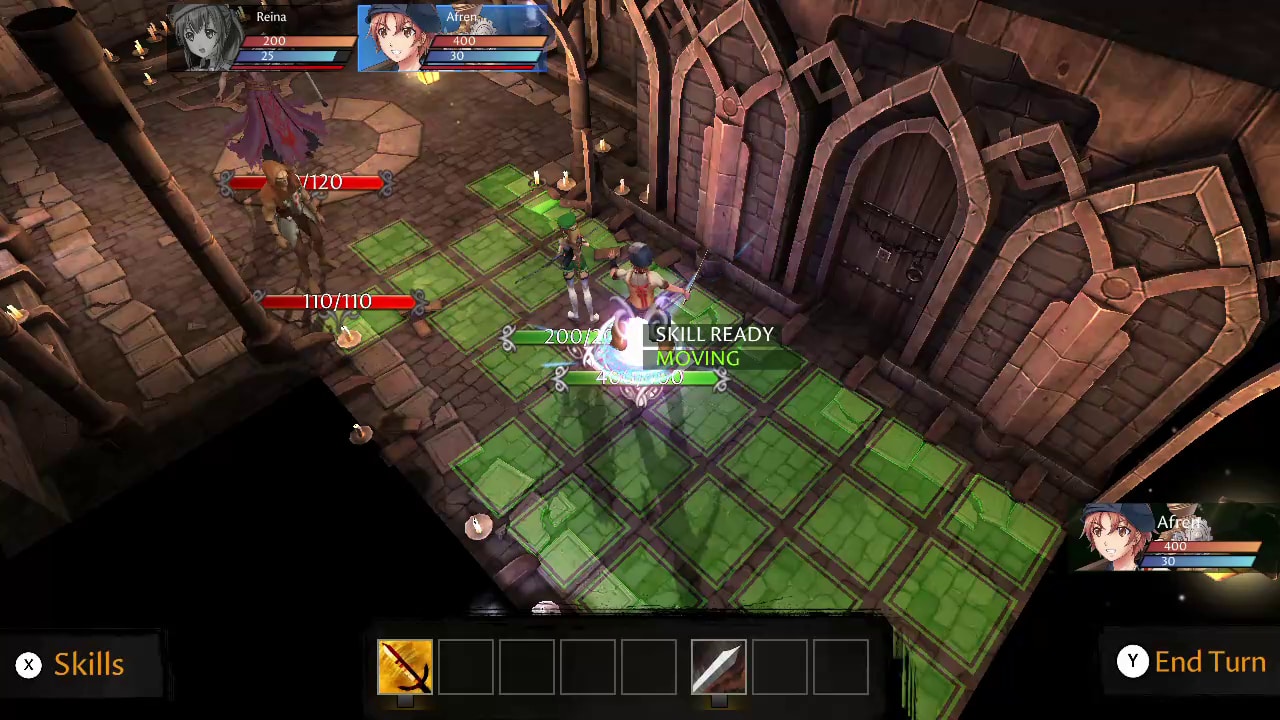Click the X gamepad button icon
This screenshot has width=1280, height=720.
point(28,664)
